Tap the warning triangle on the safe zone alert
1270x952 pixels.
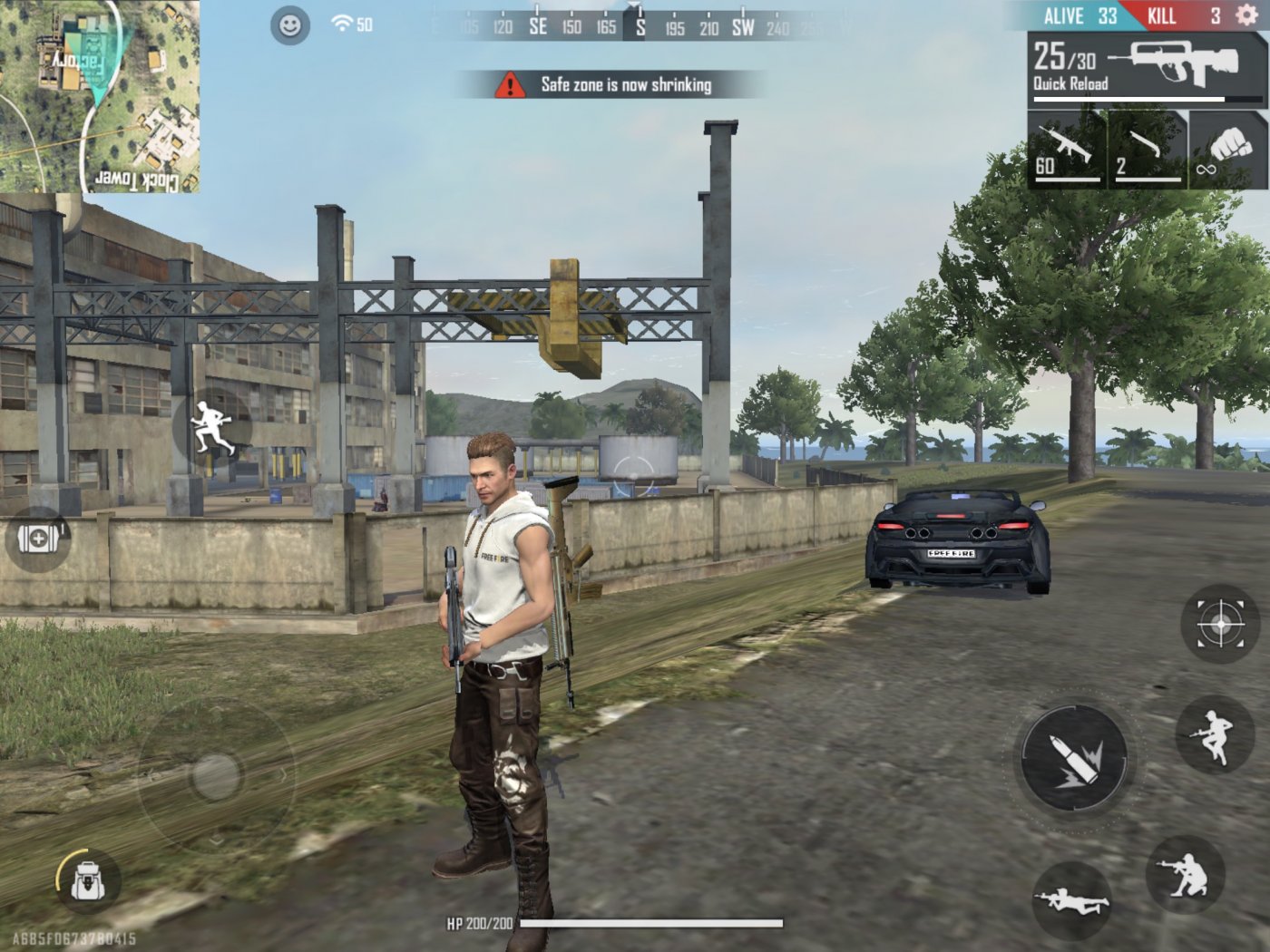pyautogui.click(x=512, y=86)
